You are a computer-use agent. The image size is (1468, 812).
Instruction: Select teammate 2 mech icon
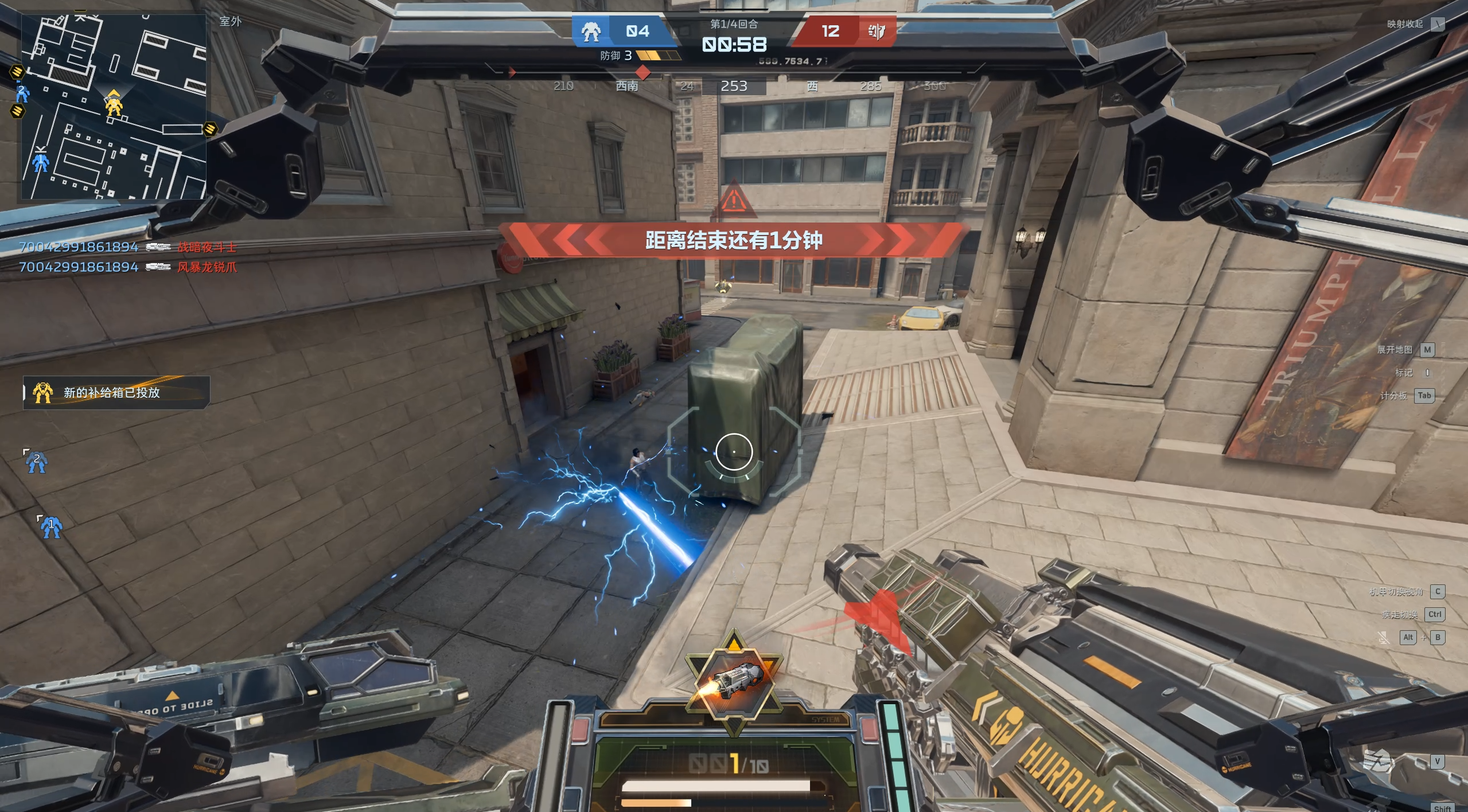pyautogui.click(x=37, y=462)
